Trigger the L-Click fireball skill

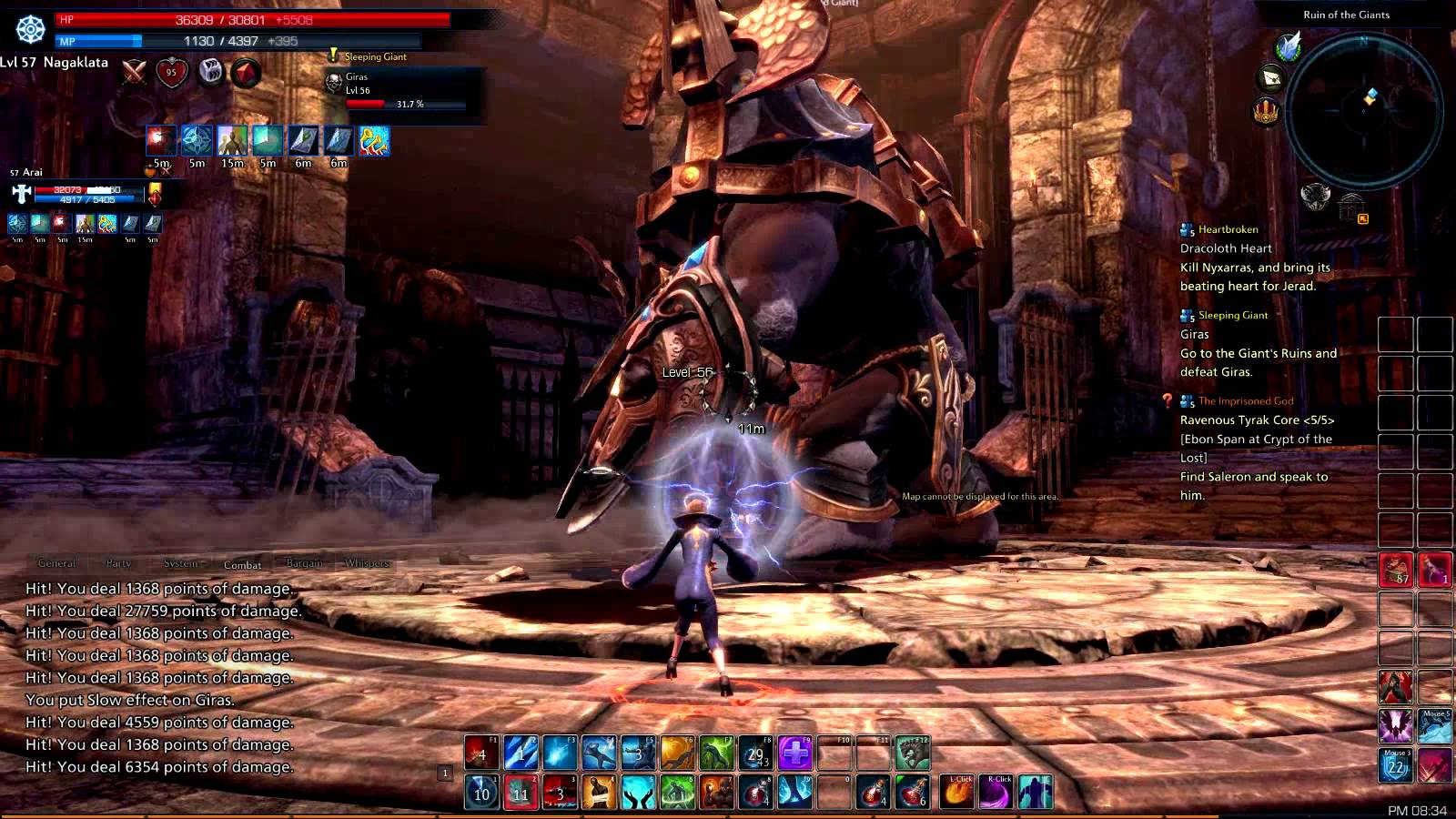coord(957,792)
